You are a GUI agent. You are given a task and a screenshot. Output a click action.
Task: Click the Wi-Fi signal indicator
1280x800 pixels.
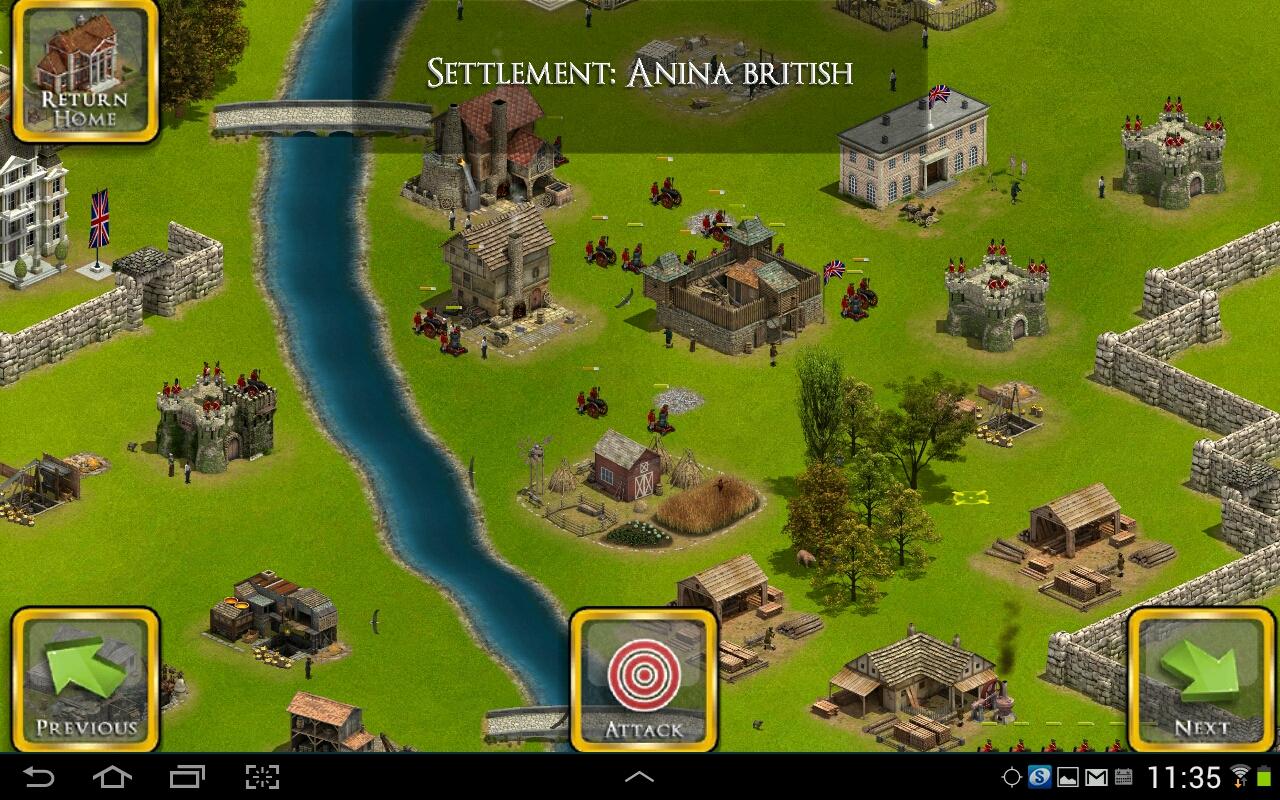[1242, 776]
